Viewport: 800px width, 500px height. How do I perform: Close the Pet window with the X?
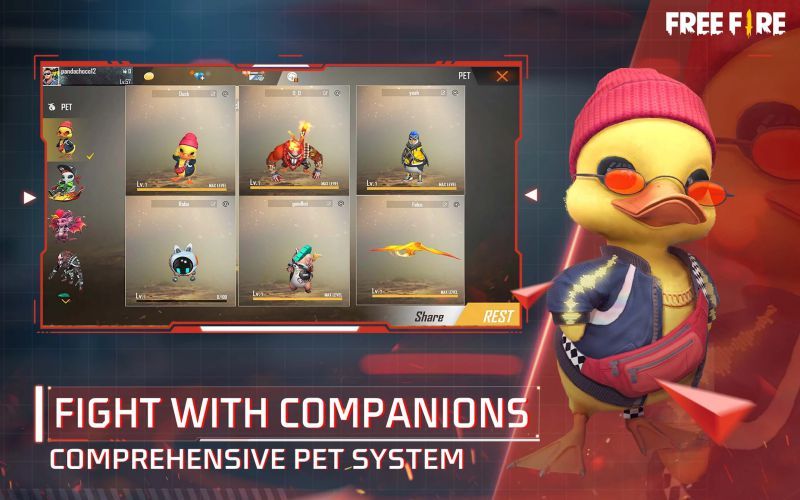(x=502, y=75)
